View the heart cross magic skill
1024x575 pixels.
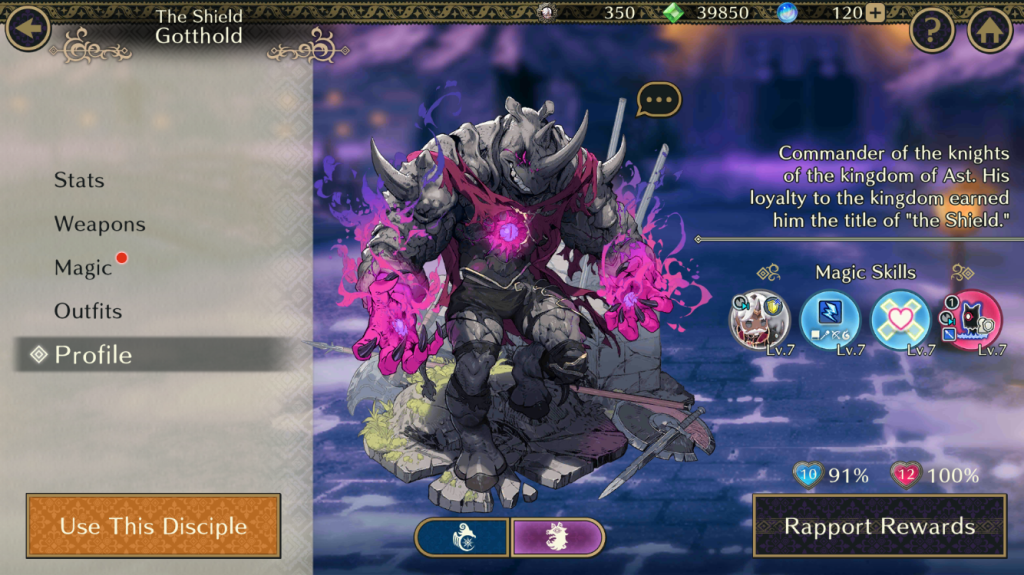tap(901, 320)
